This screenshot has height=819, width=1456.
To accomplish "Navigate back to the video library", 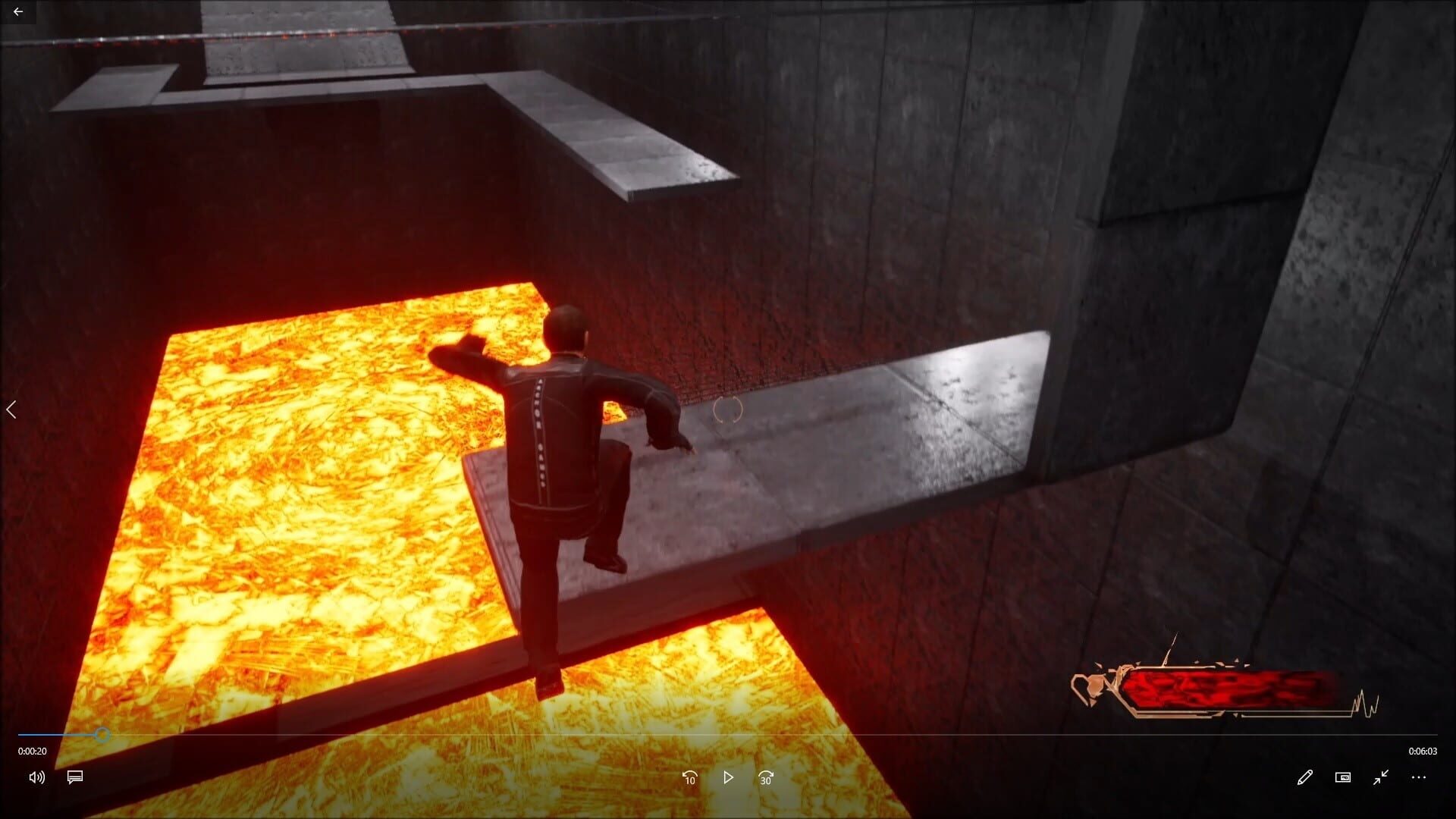I will coord(19,11).
